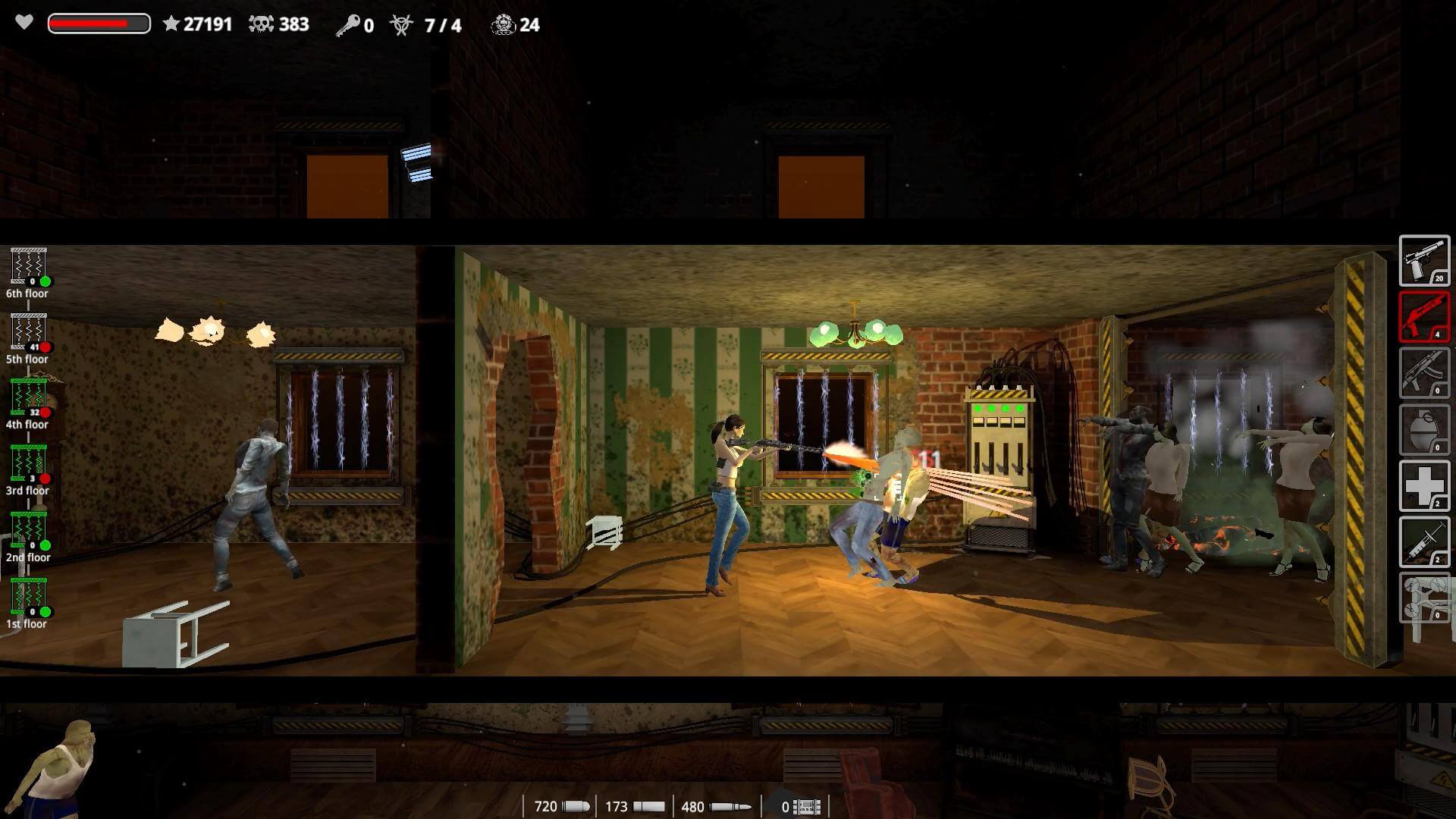The image size is (1456, 819).
Task: Use the medkit cross item
Action: (x=1423, y=485)
